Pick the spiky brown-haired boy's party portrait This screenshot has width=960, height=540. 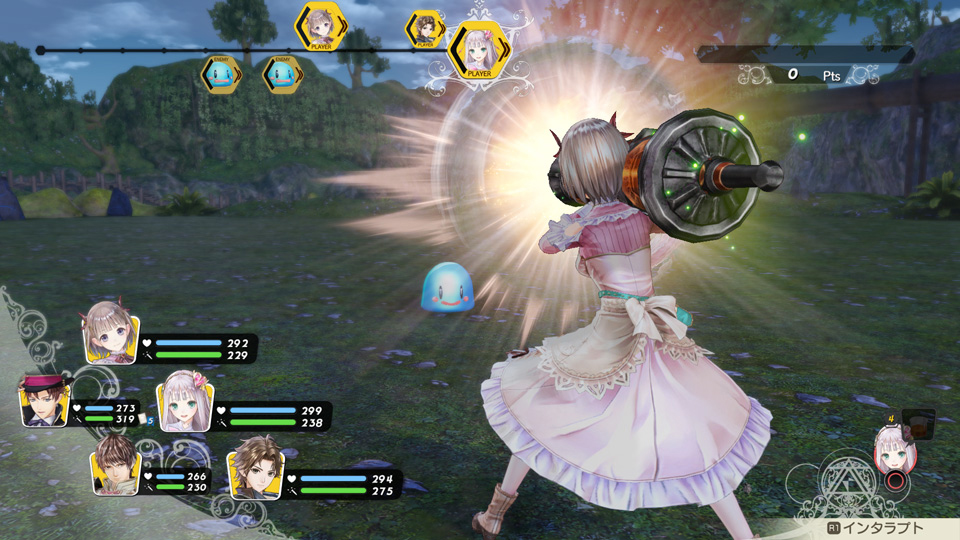tap(114, 468)
